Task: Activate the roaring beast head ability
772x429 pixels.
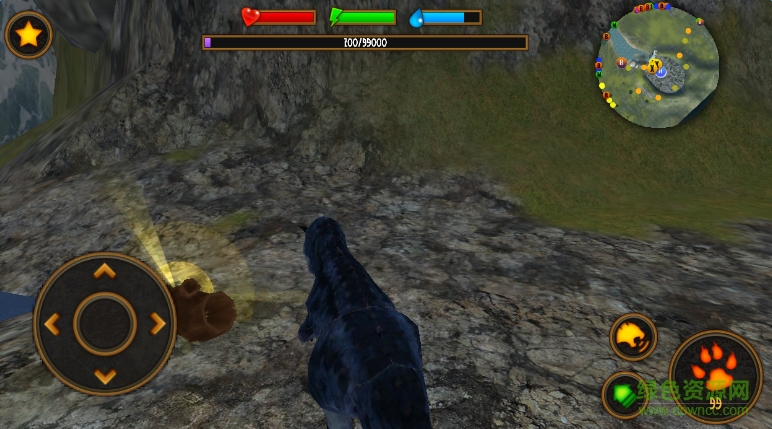Action: click(633, 336)
